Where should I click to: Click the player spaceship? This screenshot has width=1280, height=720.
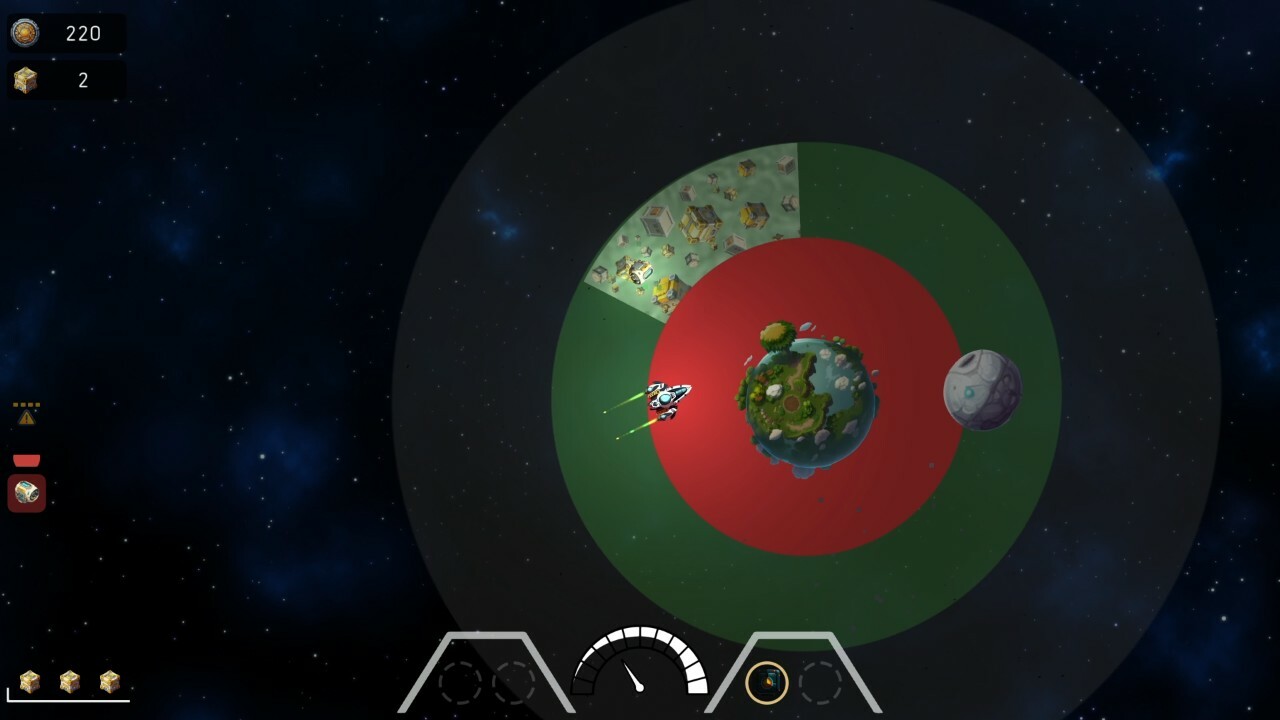click(665, 399)
